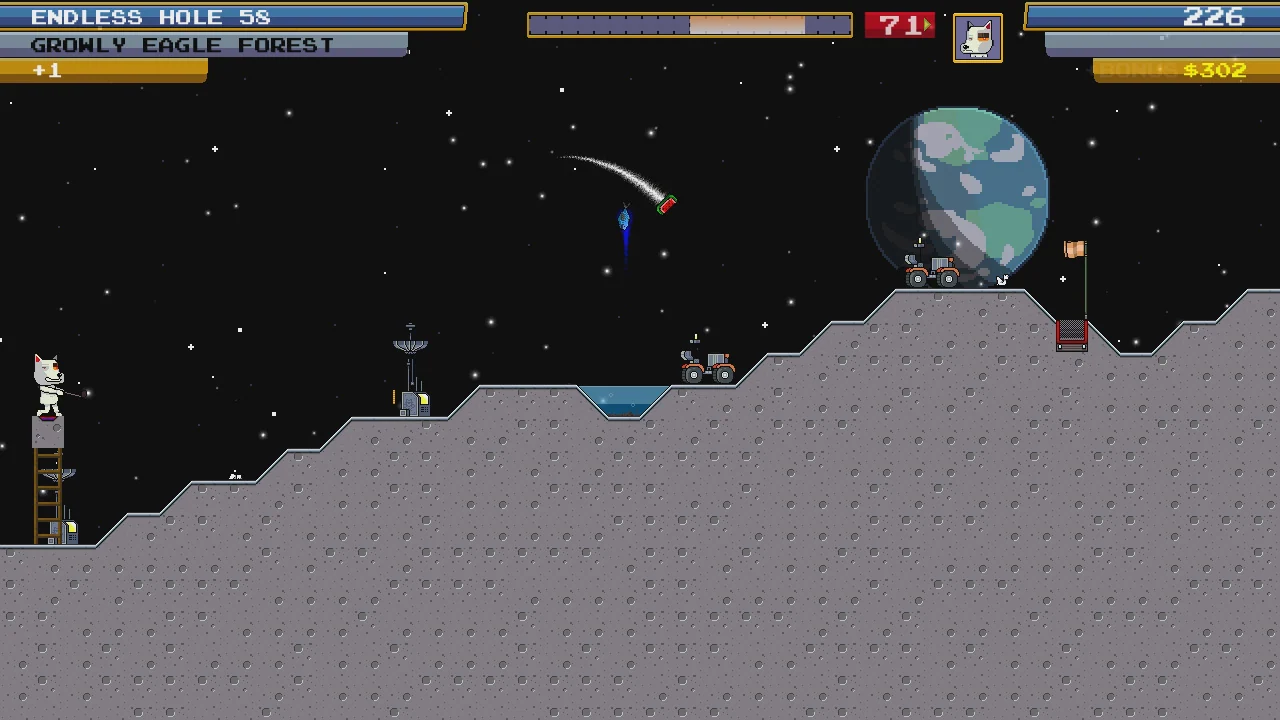Click the planet Earth in the background
The width and height of the screenshot is (1280, 720).
958,192
